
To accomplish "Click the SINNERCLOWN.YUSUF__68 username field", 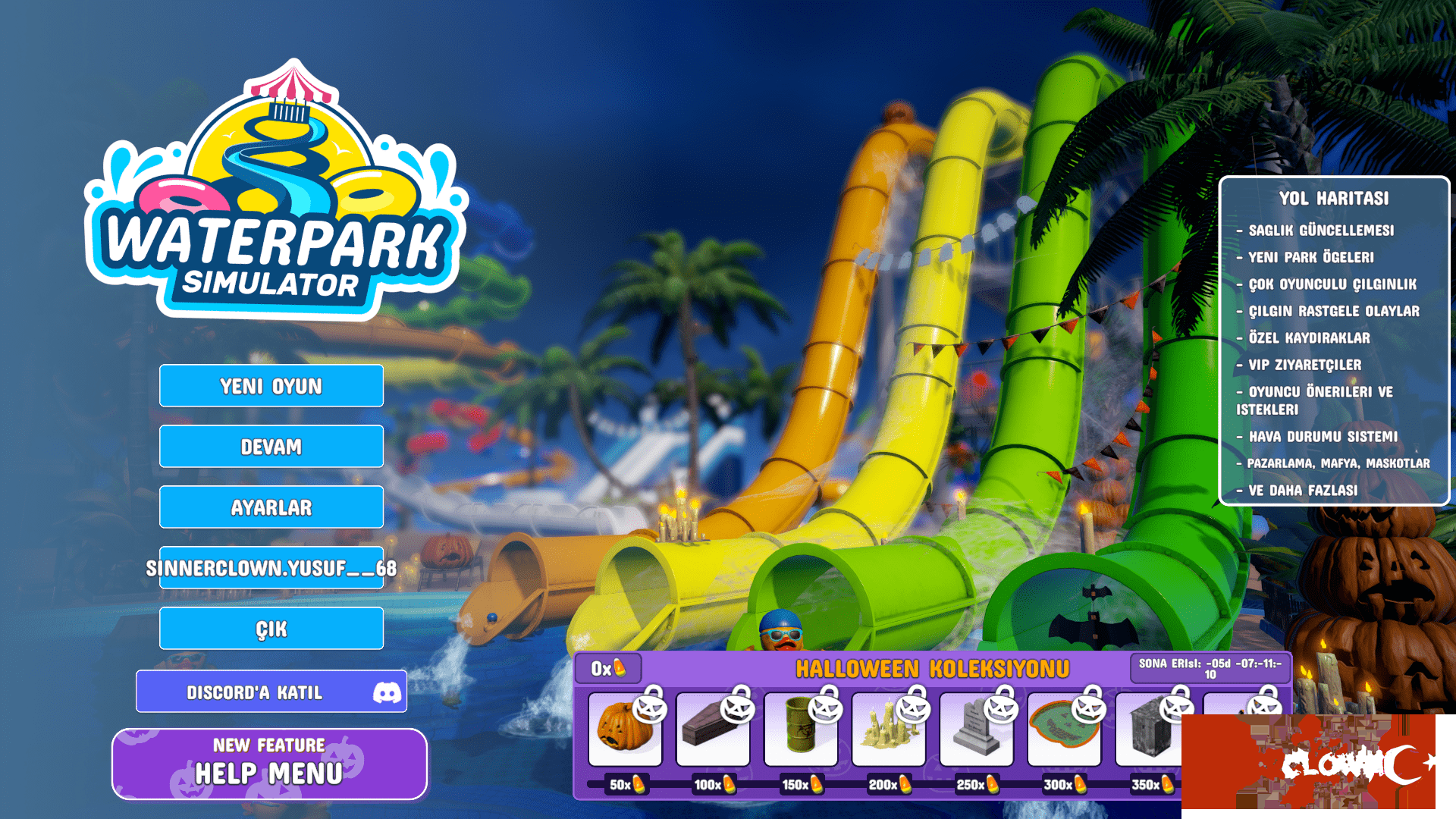I will 271,567.
